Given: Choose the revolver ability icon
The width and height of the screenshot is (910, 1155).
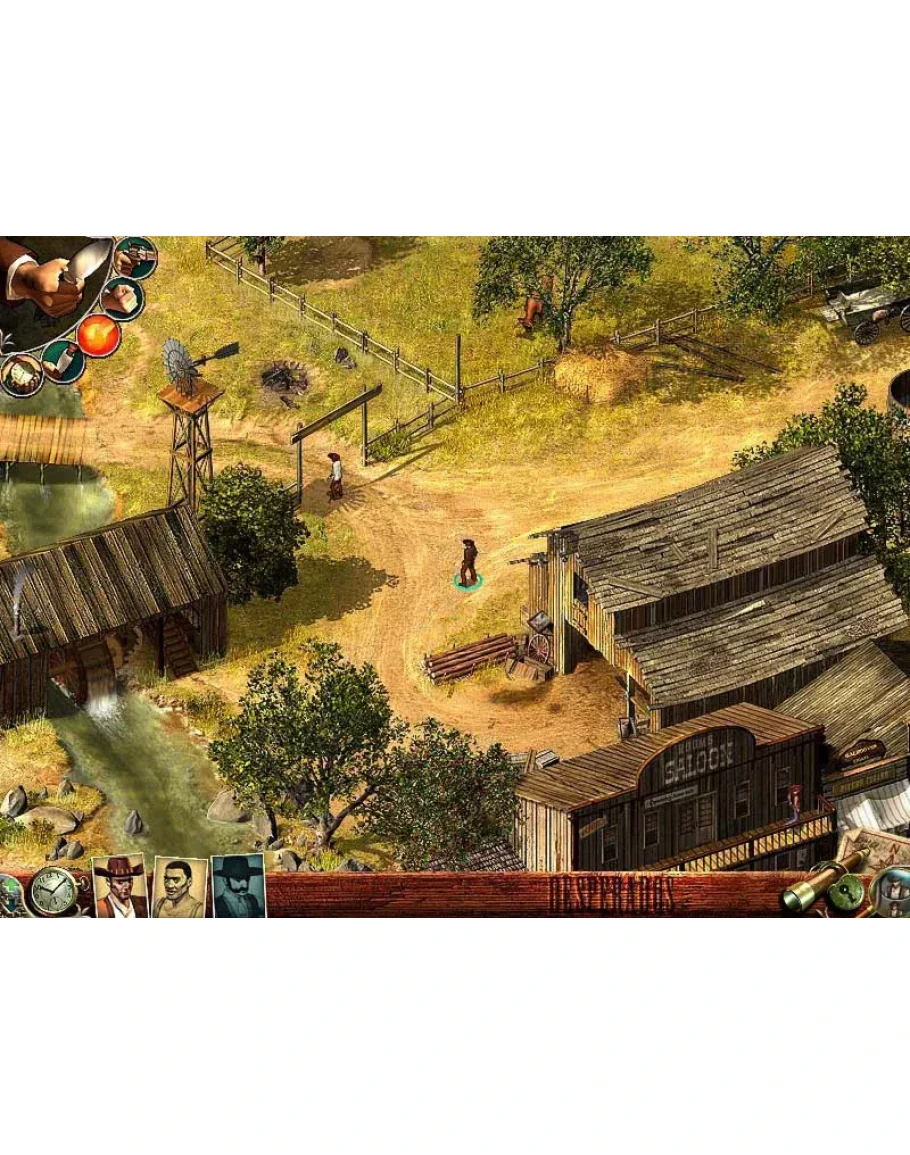Looking at the screenshot, I should (135, 257).
